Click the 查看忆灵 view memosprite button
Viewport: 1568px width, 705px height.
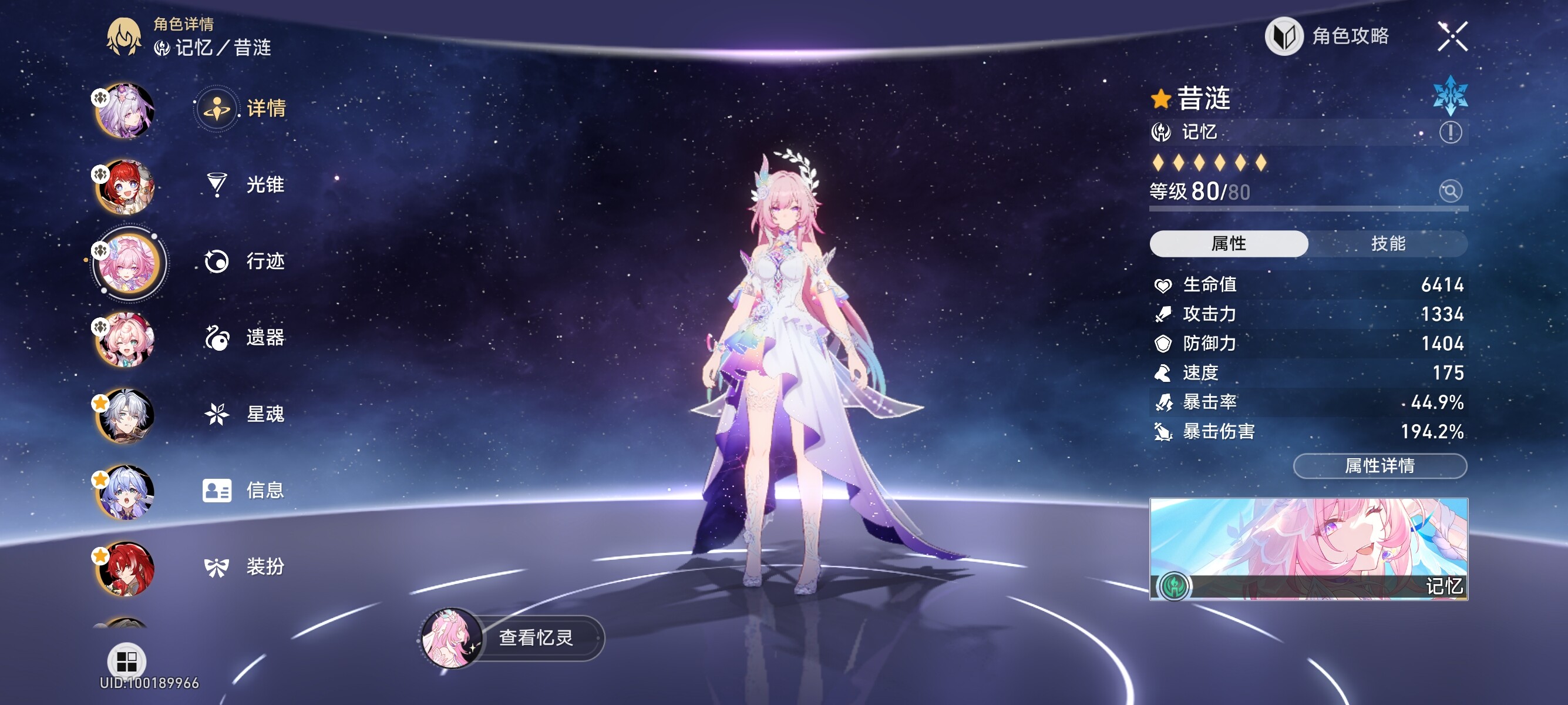(534, 637)
